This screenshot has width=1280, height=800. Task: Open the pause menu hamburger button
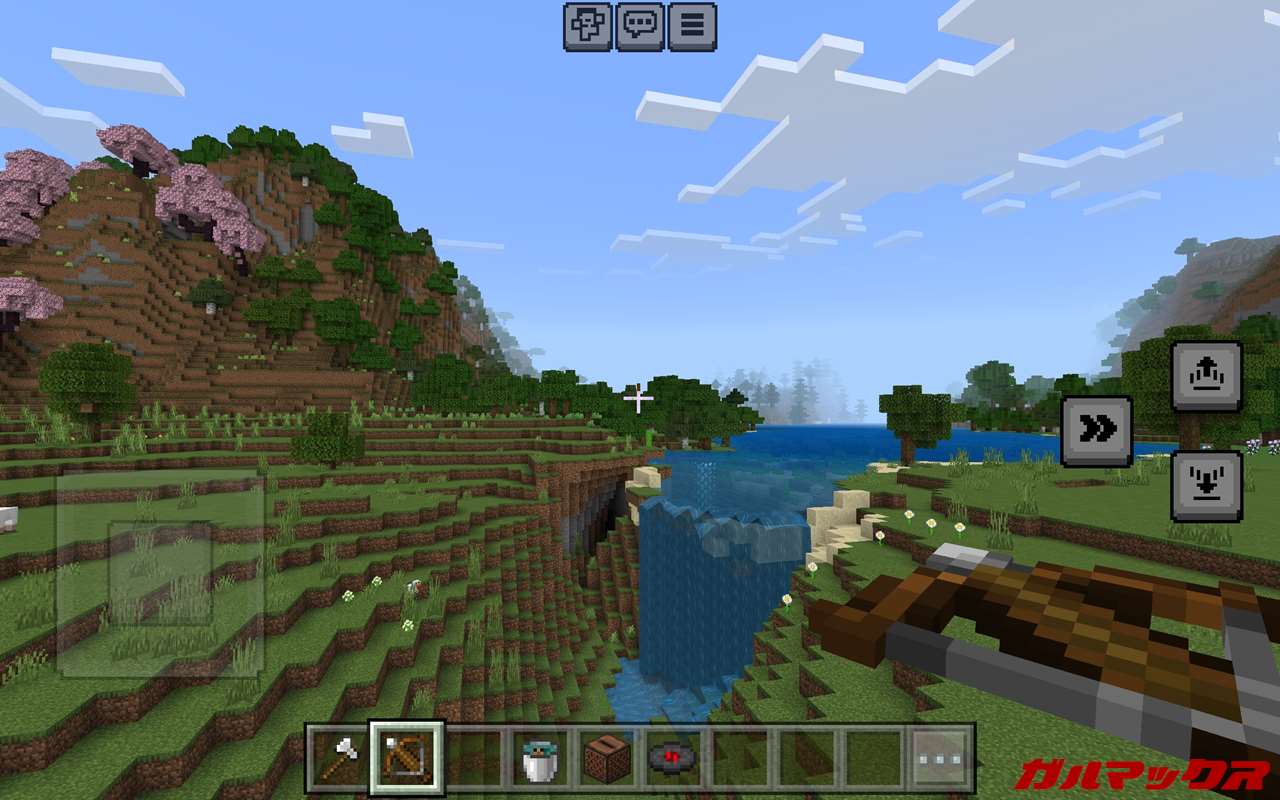692,27
